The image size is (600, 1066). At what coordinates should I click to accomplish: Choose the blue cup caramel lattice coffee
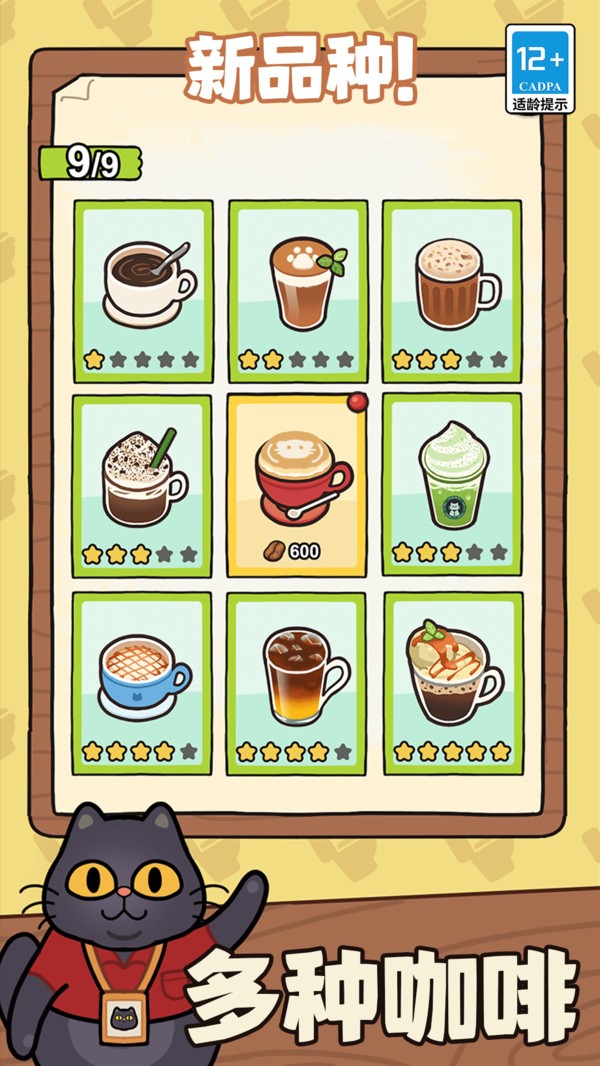[x=143, y=683]
